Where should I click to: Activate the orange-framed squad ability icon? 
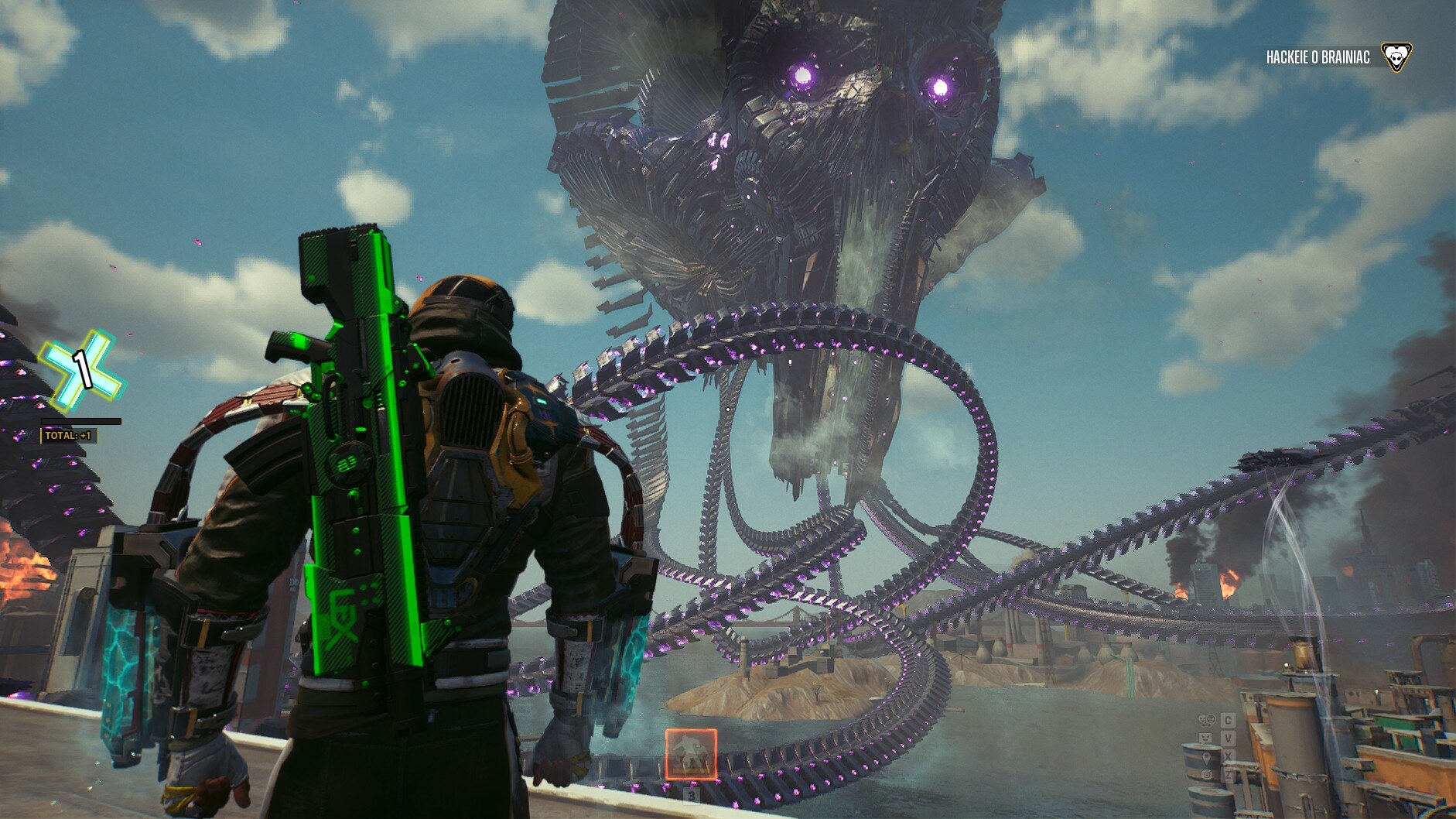pyautogui.click(x=691, y=754)
